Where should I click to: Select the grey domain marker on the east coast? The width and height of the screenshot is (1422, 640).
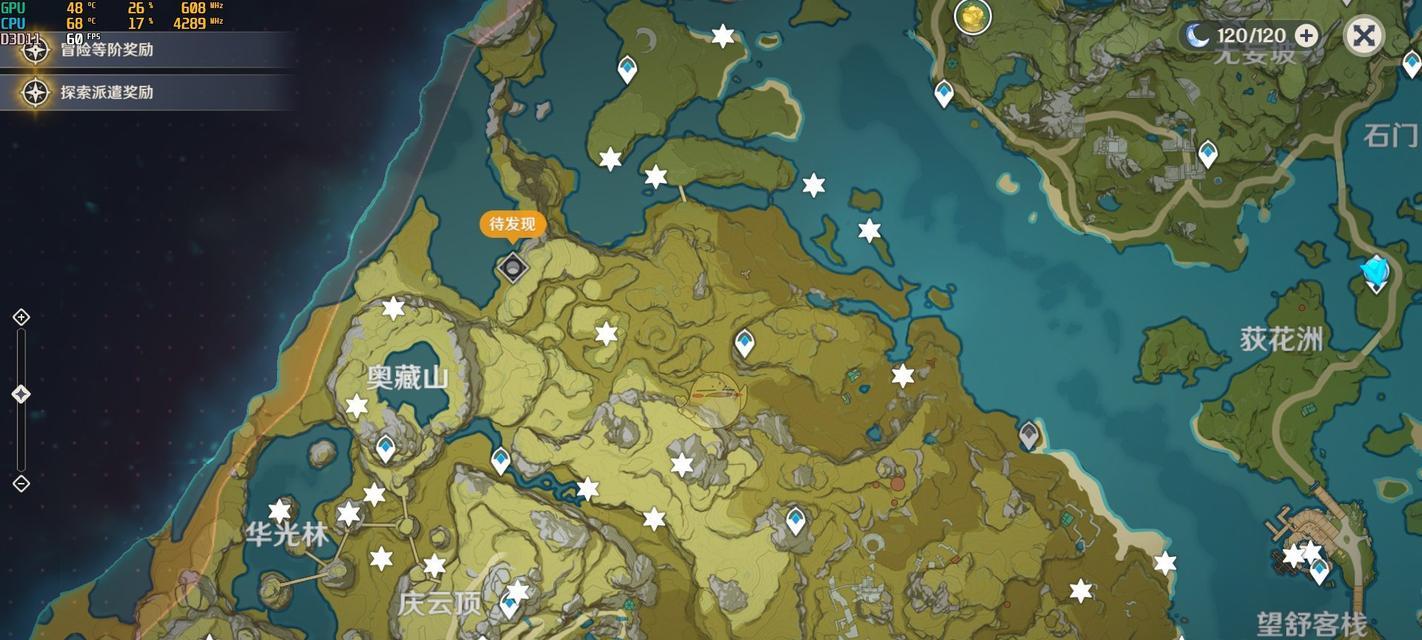tap(1029, 435)
